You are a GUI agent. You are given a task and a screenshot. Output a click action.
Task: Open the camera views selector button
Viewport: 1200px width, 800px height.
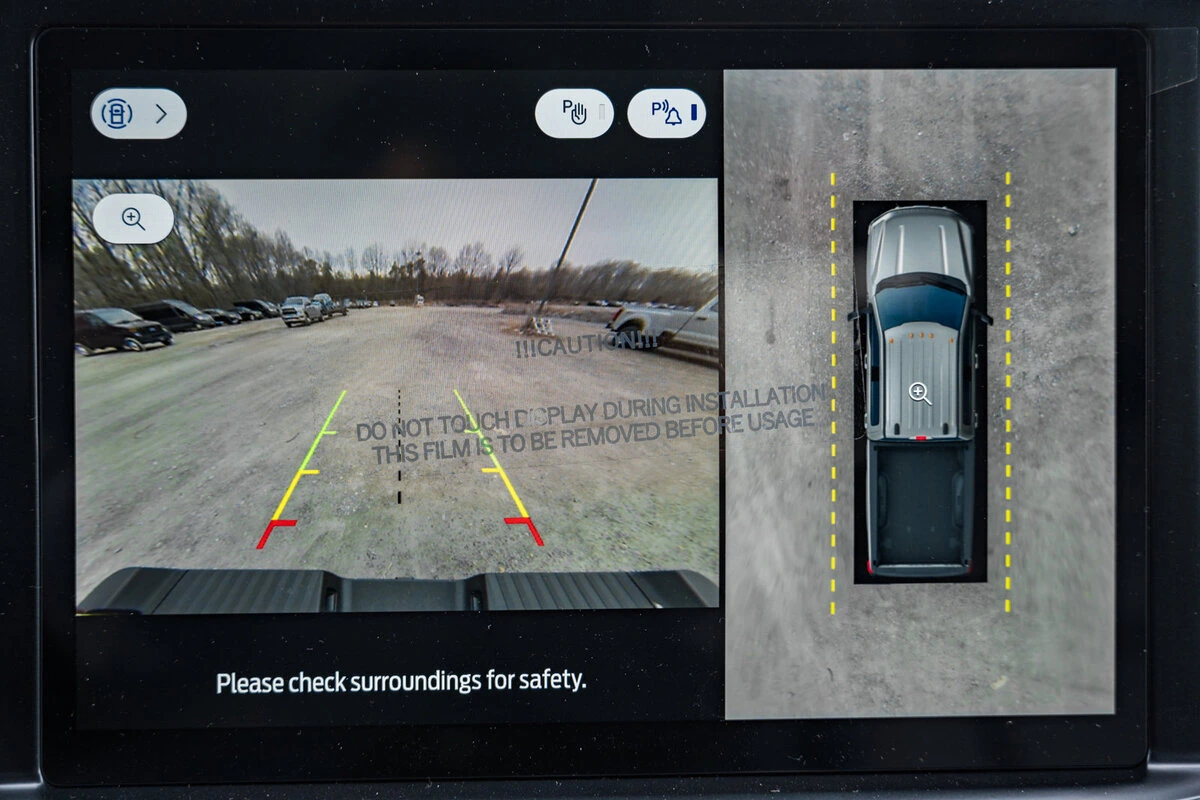pos(138,114)
